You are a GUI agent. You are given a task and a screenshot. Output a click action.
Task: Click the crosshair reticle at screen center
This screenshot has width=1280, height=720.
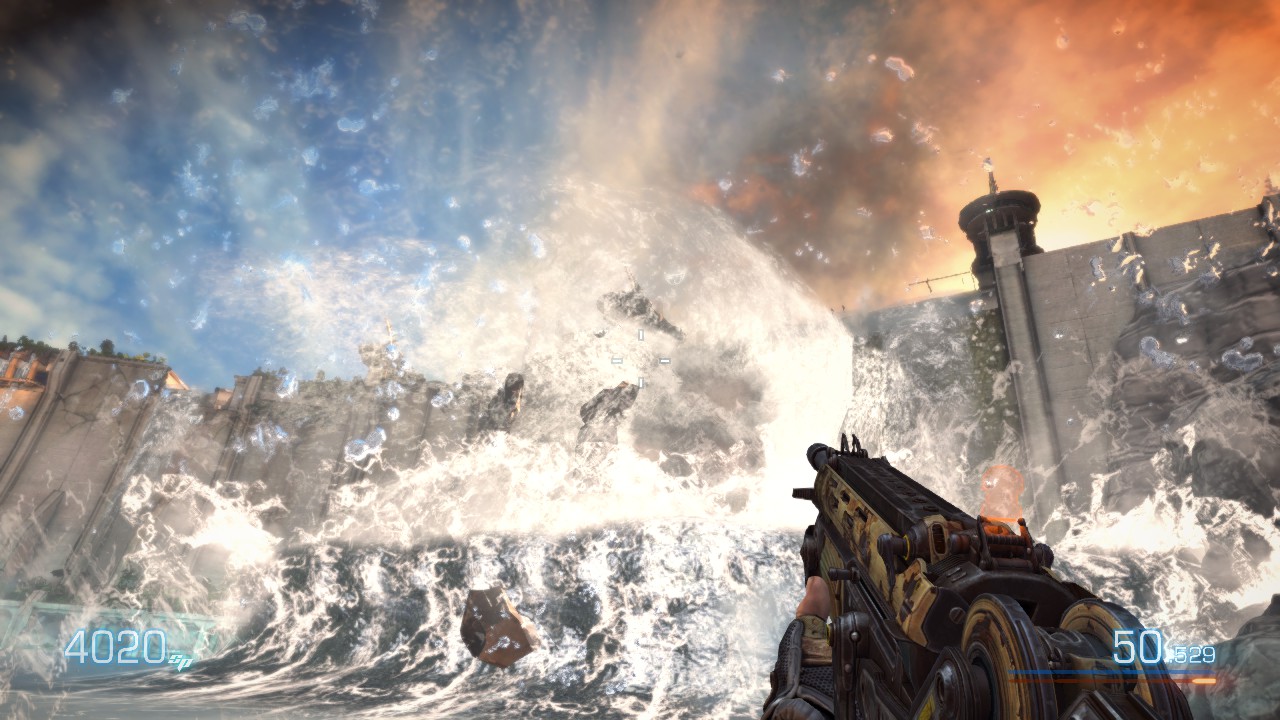click(640, 358)
